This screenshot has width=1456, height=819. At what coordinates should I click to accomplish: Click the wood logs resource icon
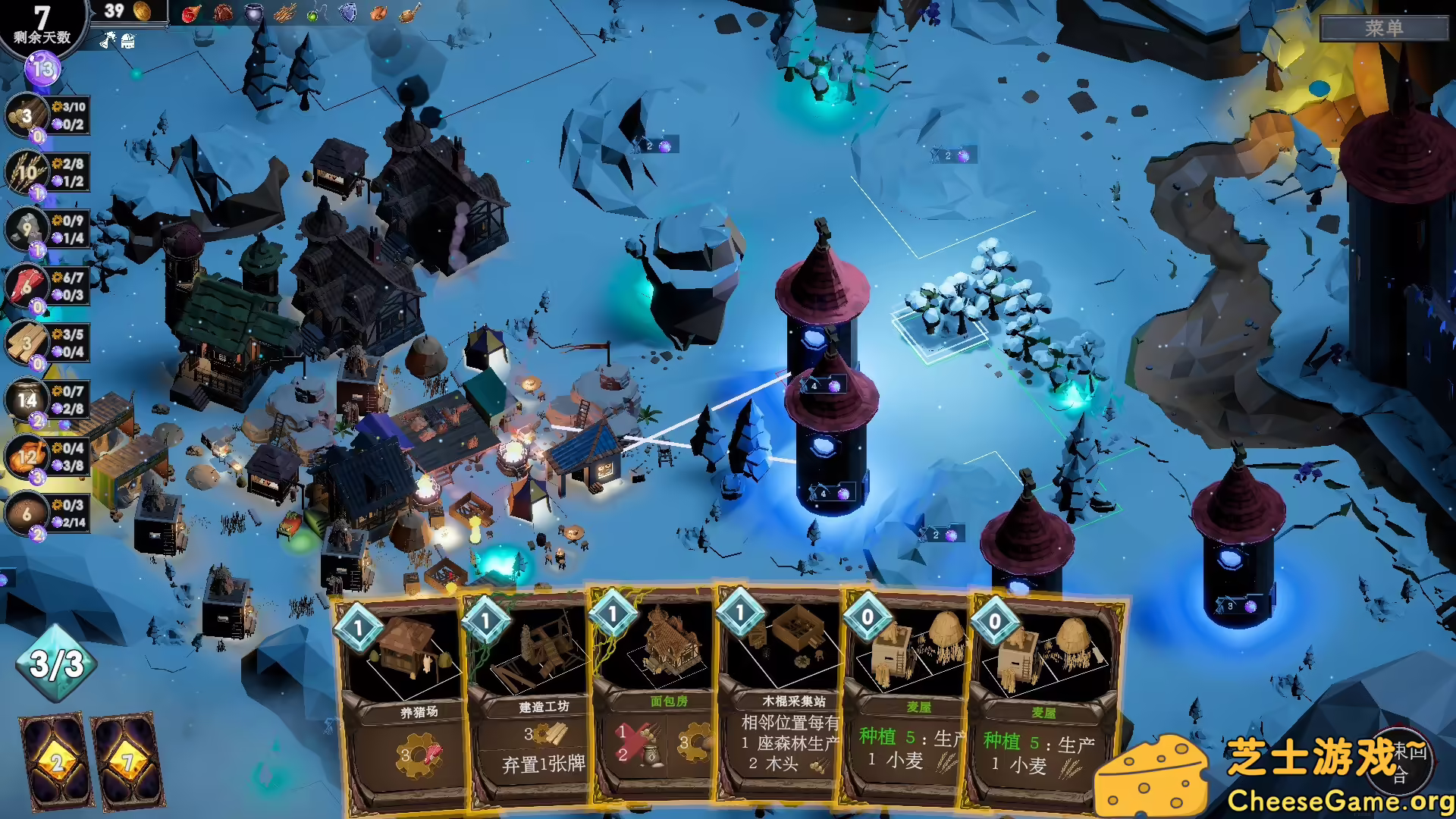click(27, 116)
